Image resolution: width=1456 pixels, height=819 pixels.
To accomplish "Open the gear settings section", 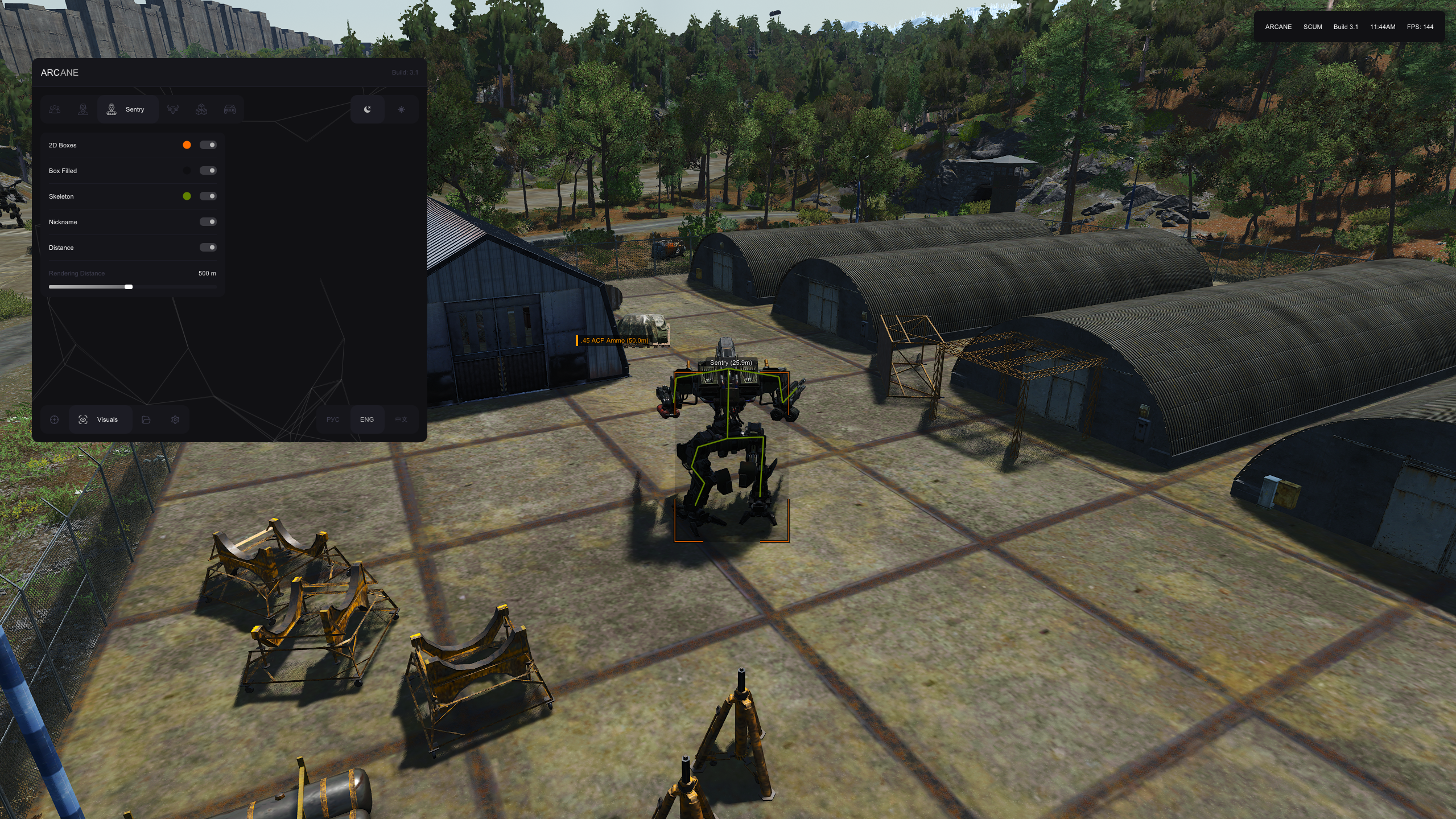I will (175, 419).
